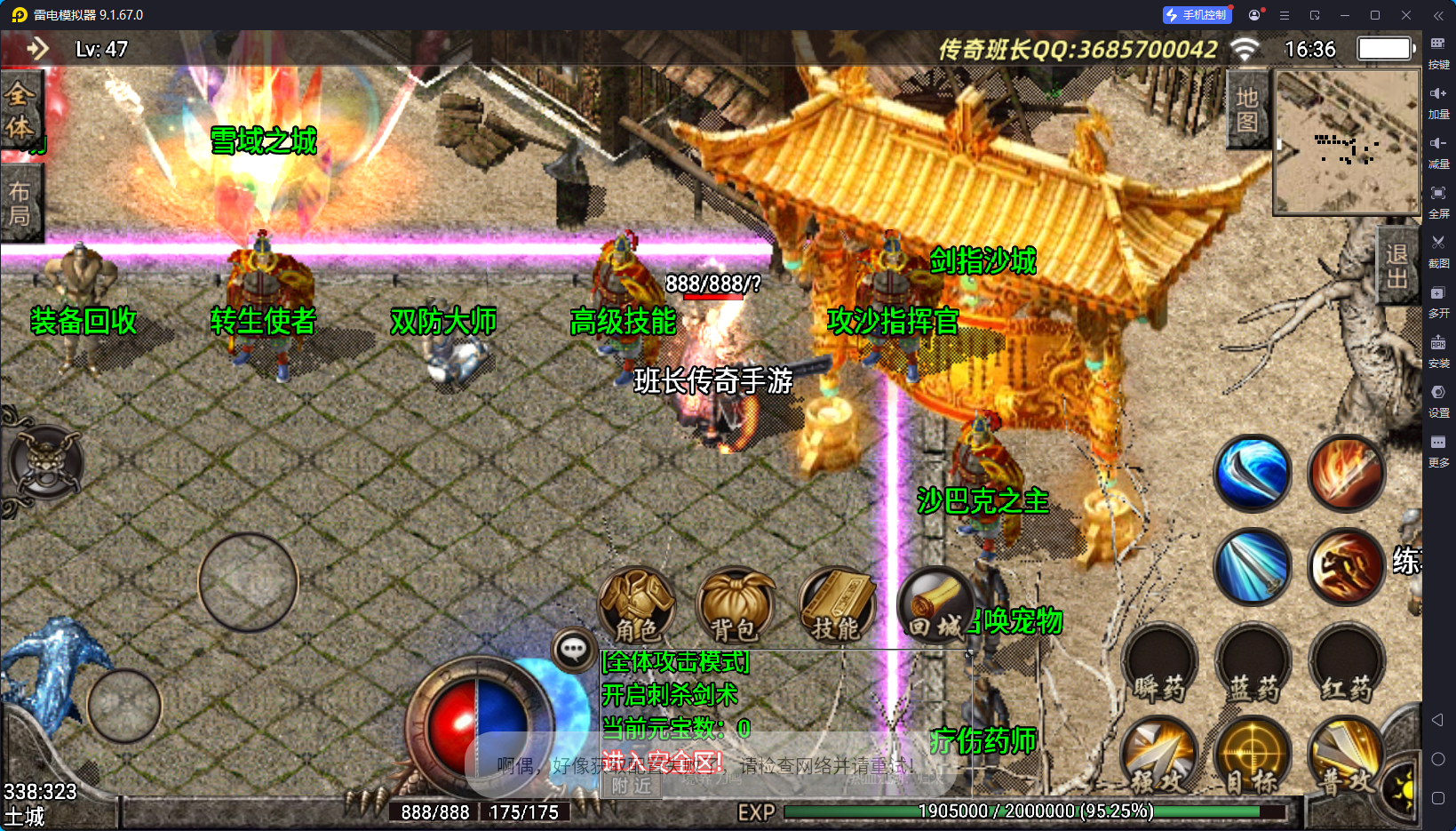1456x831 pixels.
Task: Open the 地图 map button
Action: pyautogui.click(x=1247, y=109)
